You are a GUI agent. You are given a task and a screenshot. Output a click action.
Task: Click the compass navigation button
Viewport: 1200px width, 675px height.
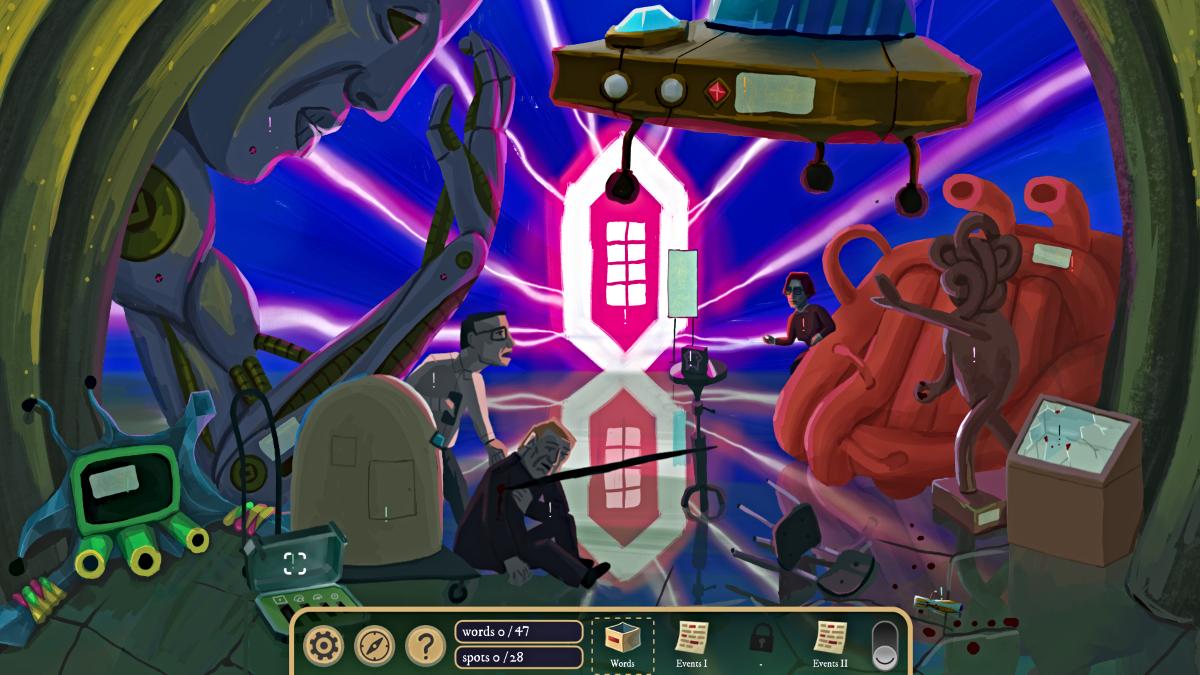[x=374, y=646]
